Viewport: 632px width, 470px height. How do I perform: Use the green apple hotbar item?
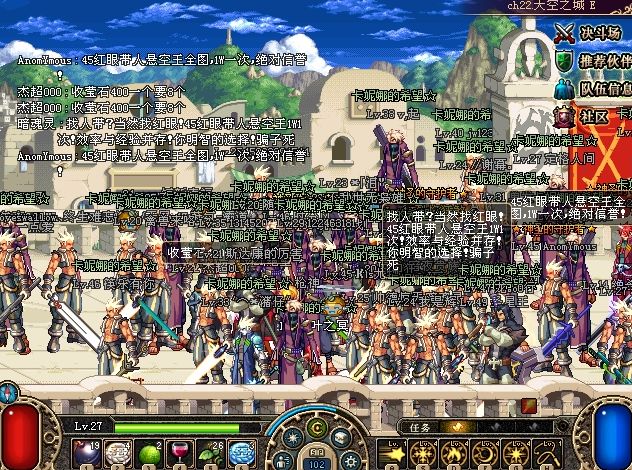click(x=150, y=452)
